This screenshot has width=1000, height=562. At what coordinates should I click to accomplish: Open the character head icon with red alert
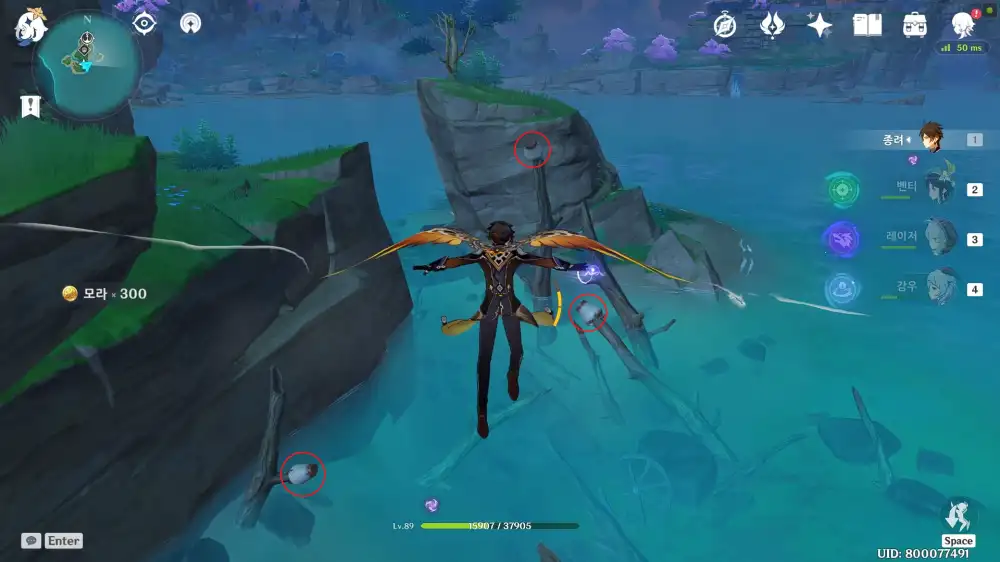pos(962,25)
